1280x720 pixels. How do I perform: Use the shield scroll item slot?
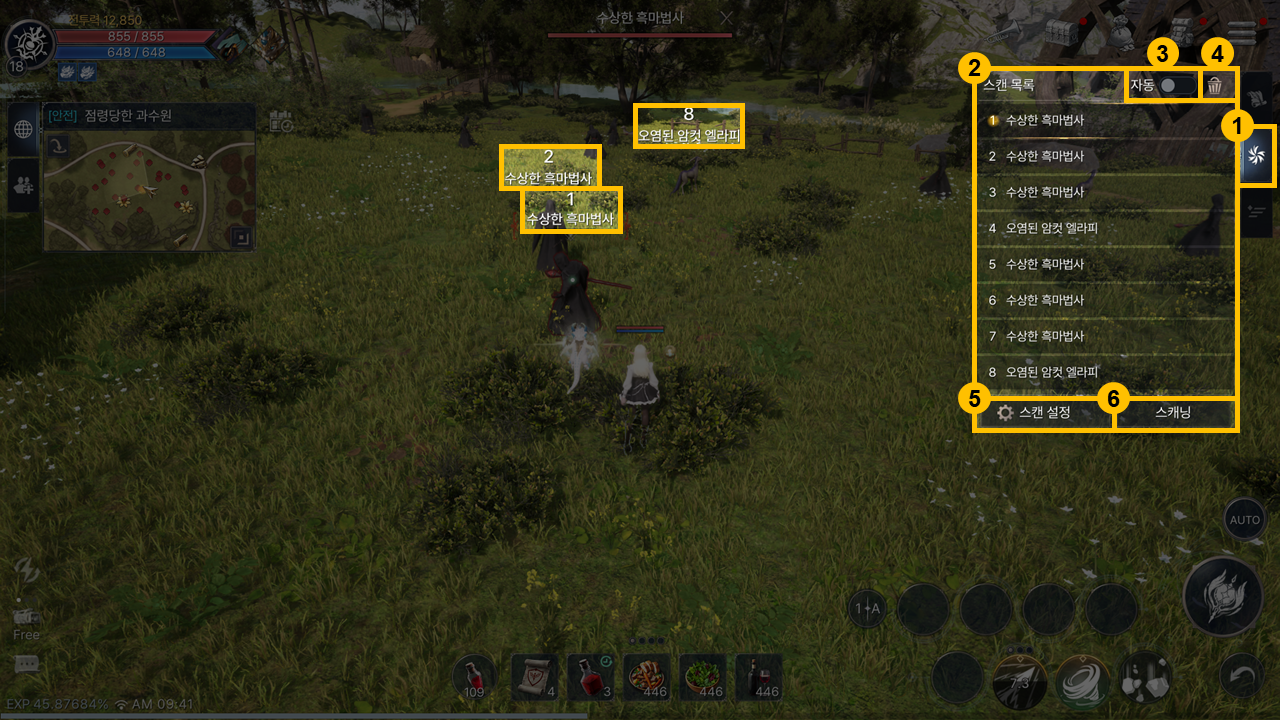click(534, 677)
